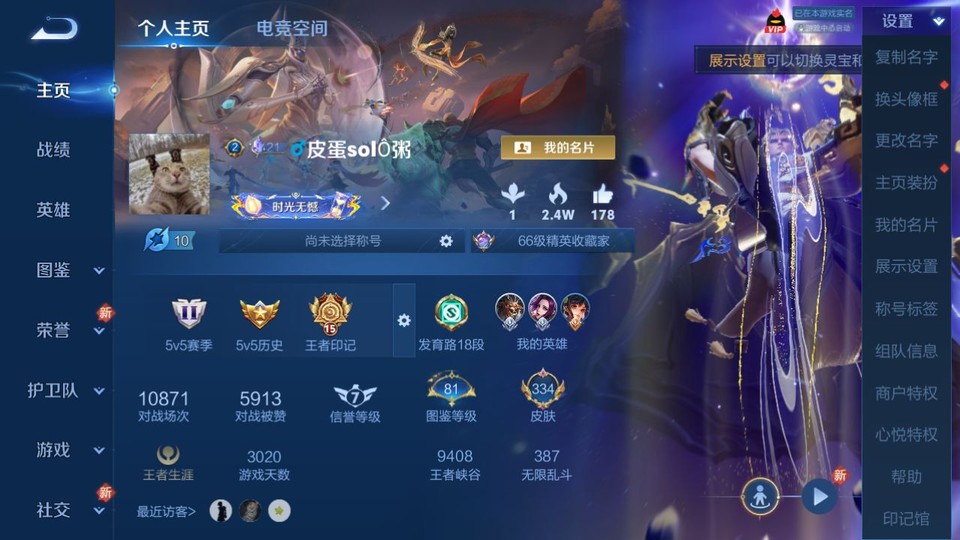Toggle the 设置 dropdown menu
Image resolution: width=960 pixels, height=540 pixels.
tap(908, 21)
